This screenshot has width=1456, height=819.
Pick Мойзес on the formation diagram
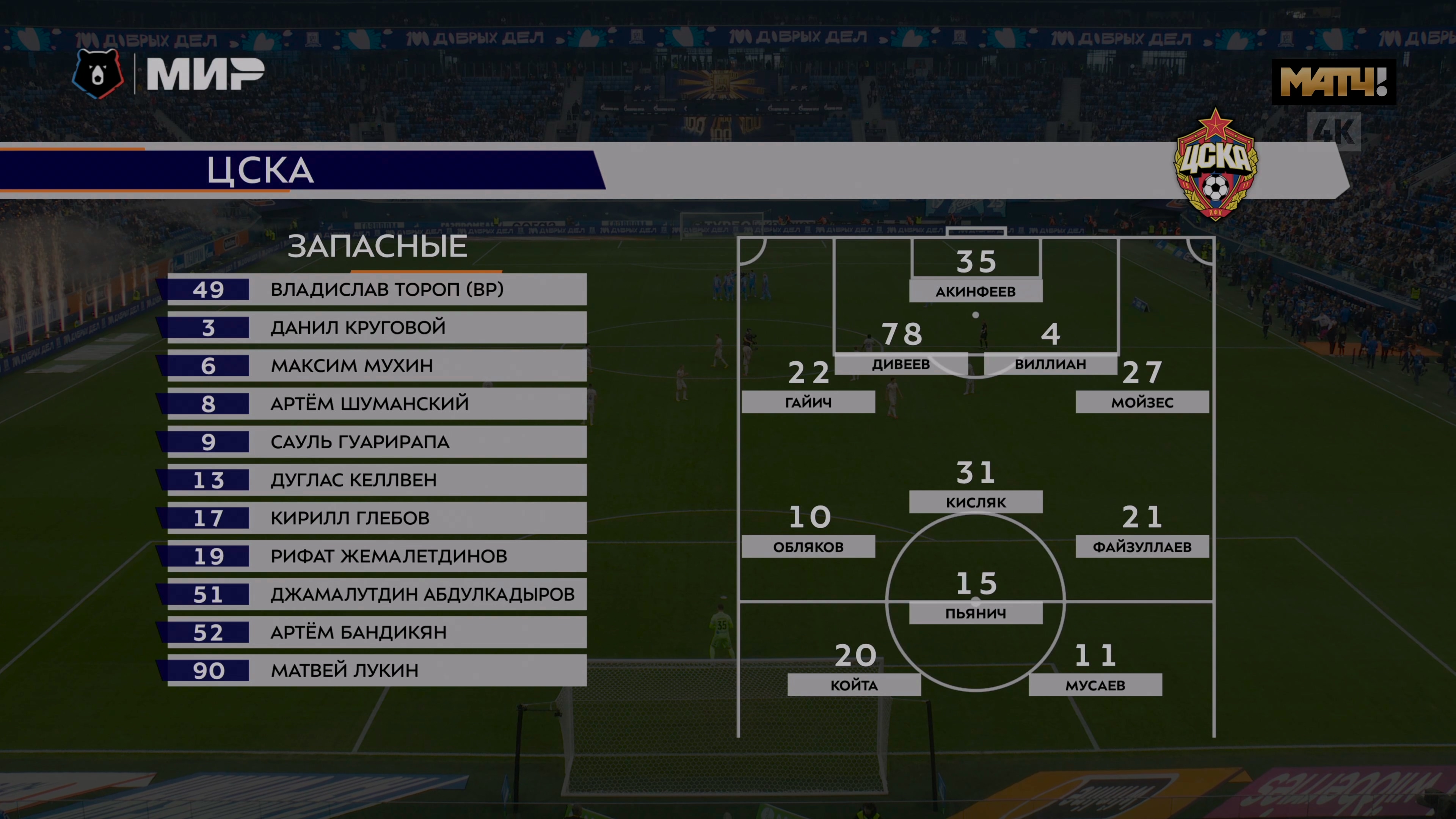click(x=1142, y=402)
